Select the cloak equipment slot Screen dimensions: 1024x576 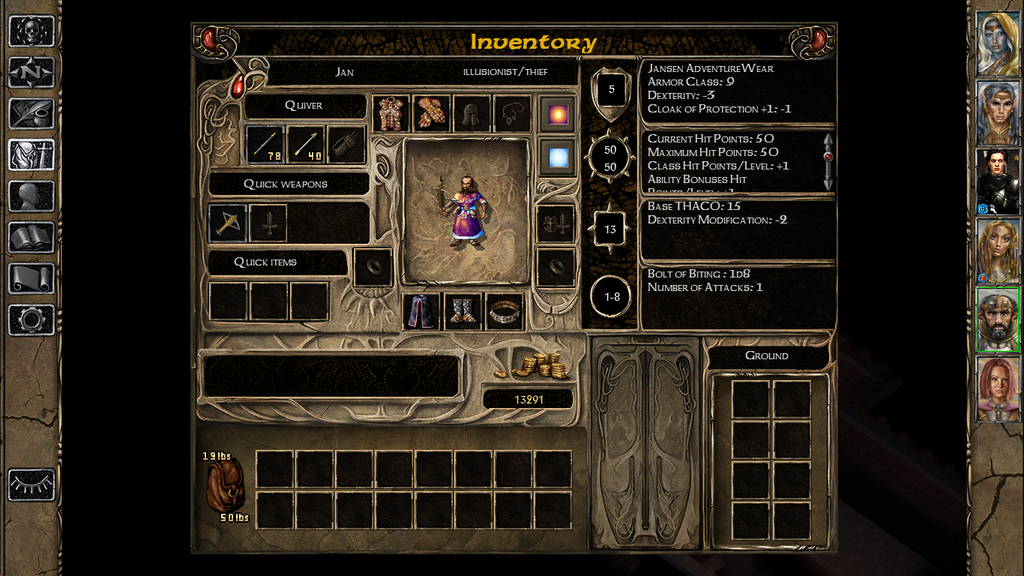coord(421,310)
